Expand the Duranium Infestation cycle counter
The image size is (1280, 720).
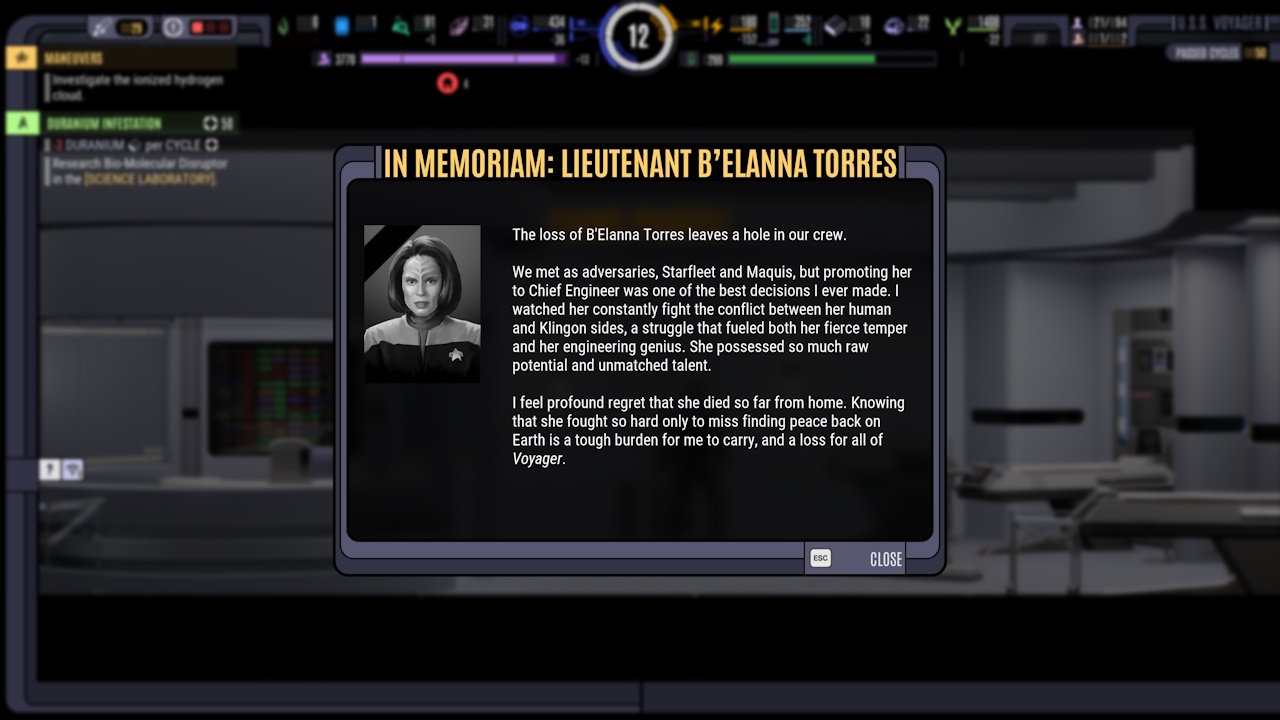tap(210, 123)
